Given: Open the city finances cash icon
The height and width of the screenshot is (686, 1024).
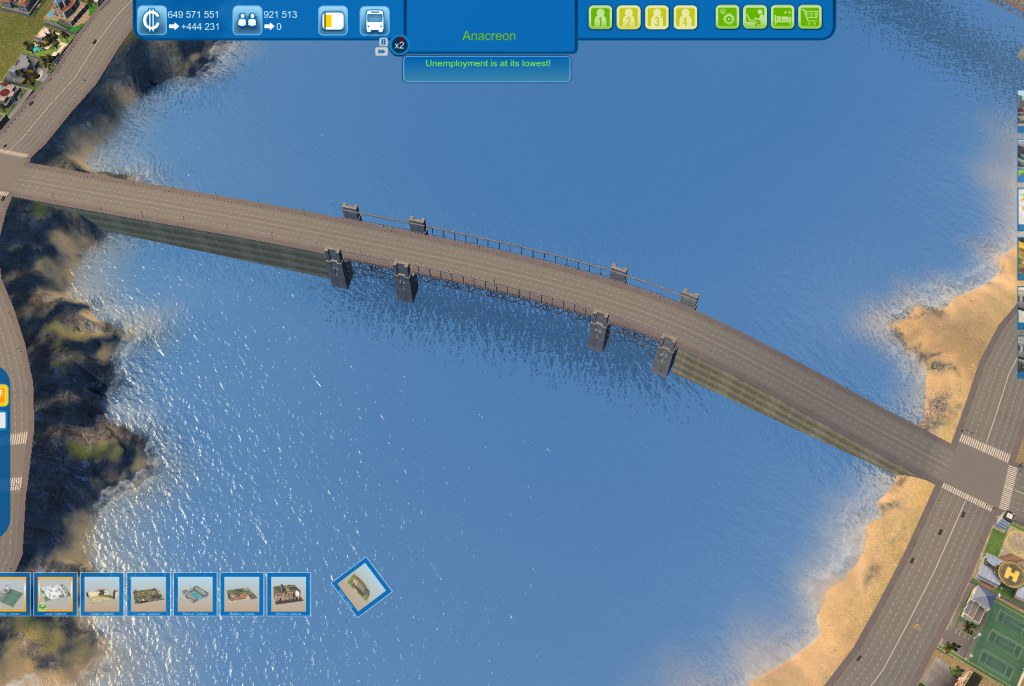Looking at the screenshot, I should [151, 20].
